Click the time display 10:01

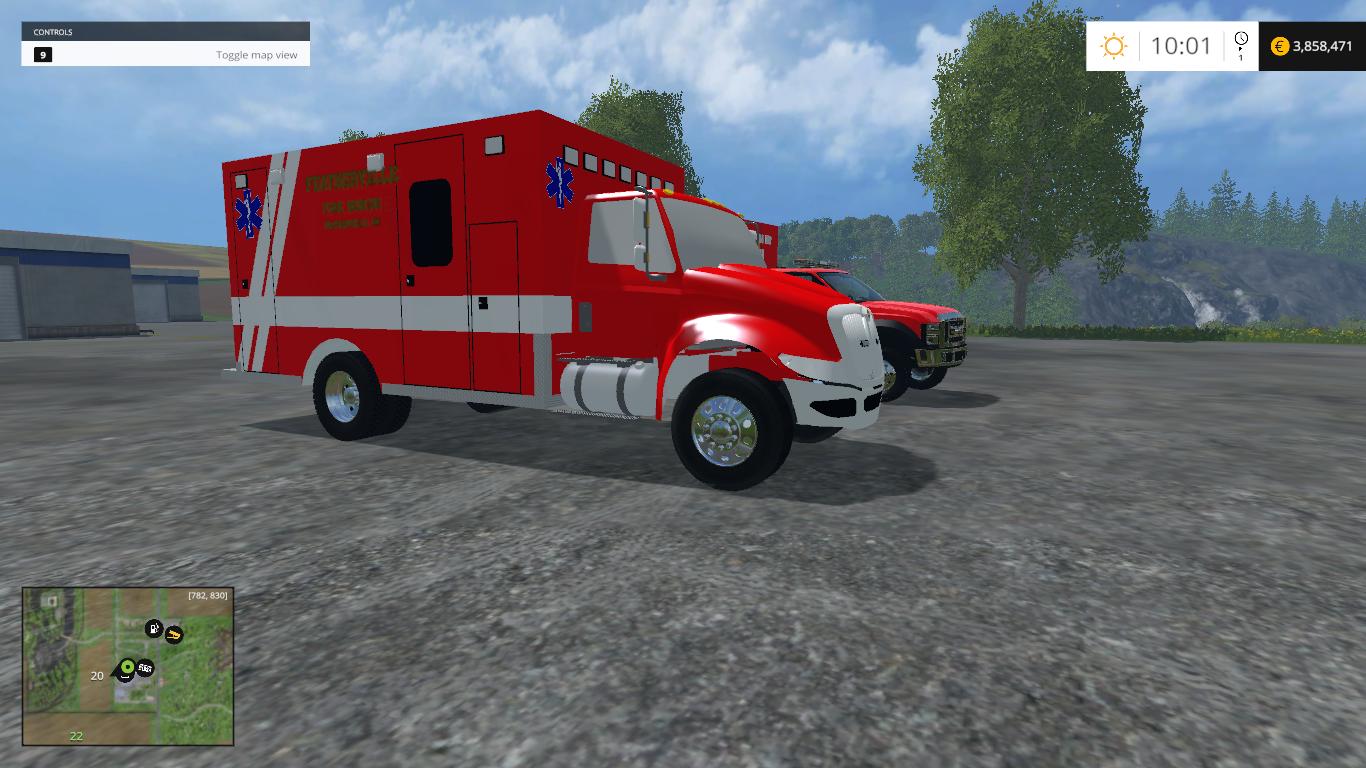click(x=1180, y=45)
